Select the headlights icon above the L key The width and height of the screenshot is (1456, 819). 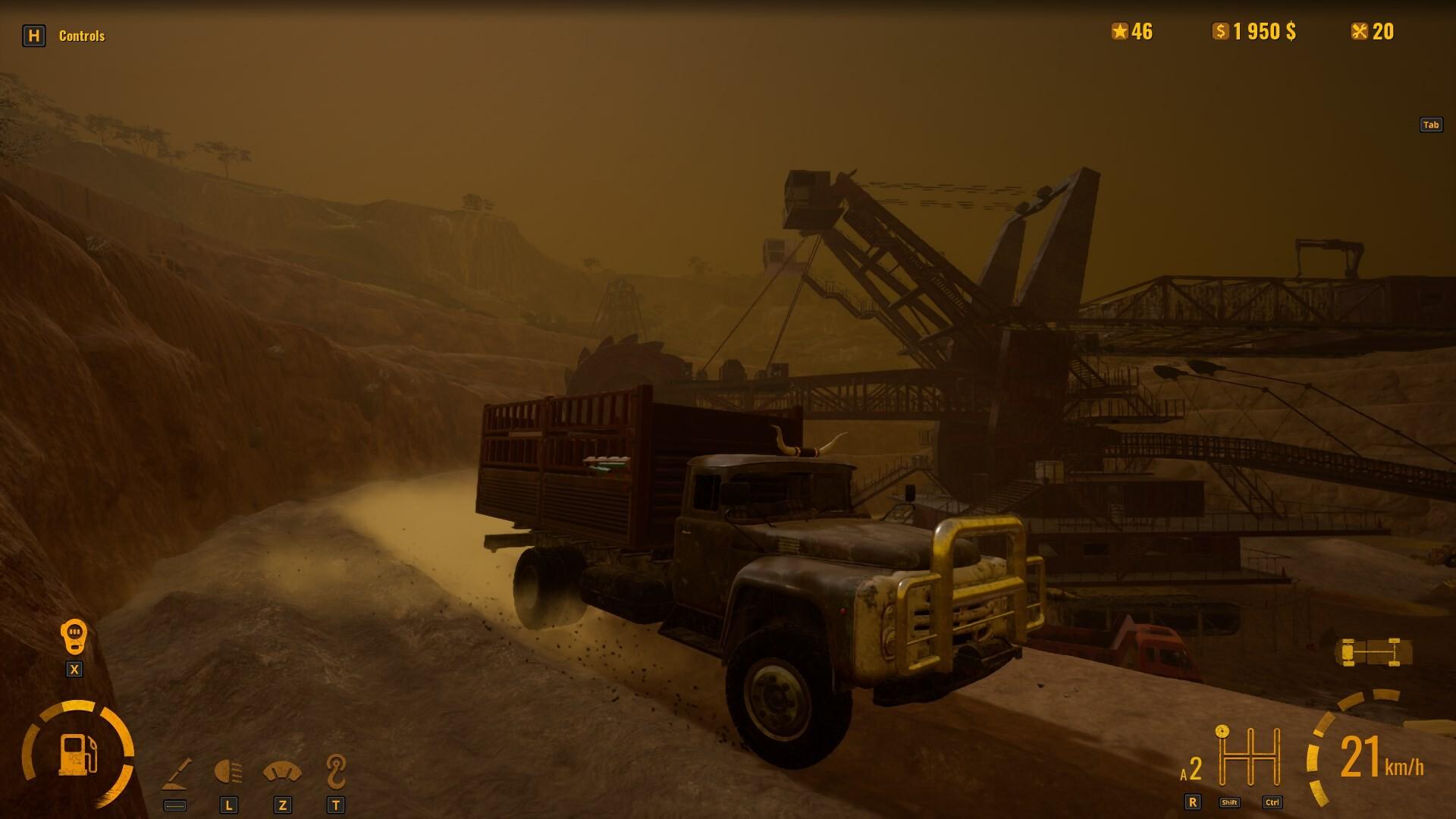pyautogui.click(x=229, y=770)
